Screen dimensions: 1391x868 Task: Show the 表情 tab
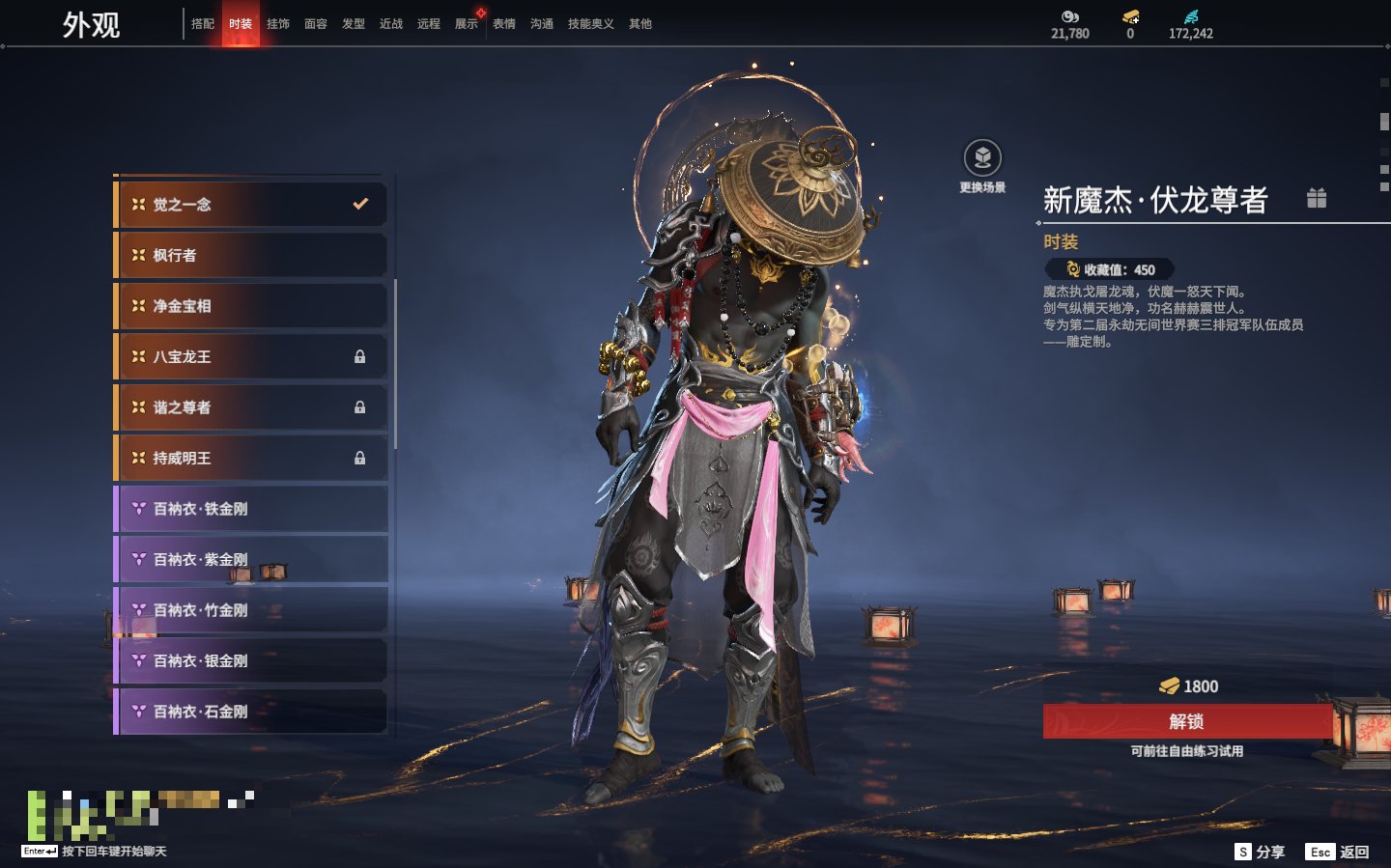[x=504, y=24]
